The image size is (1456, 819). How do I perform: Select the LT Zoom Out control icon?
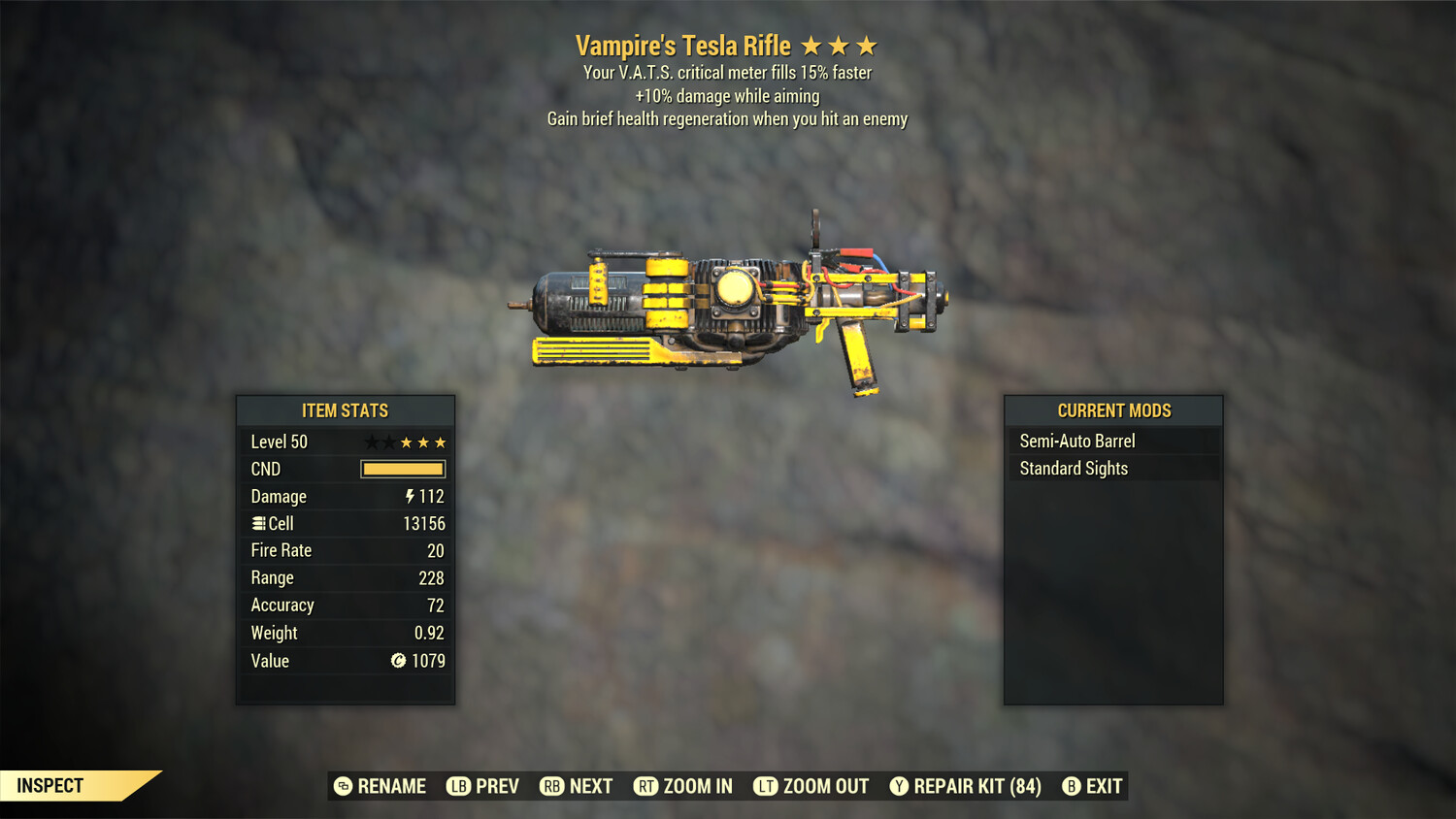(767, 786)
